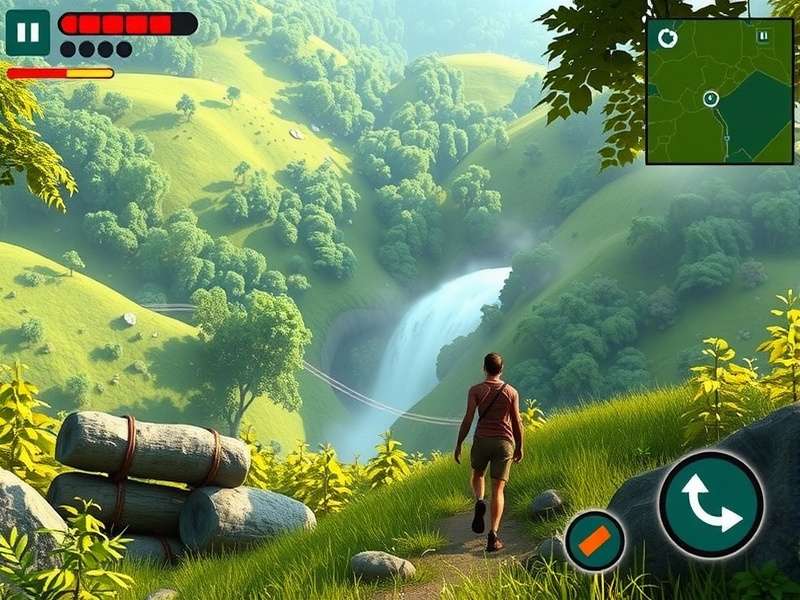Click the small pause icon inside the minimap

(x=763, y=36)
